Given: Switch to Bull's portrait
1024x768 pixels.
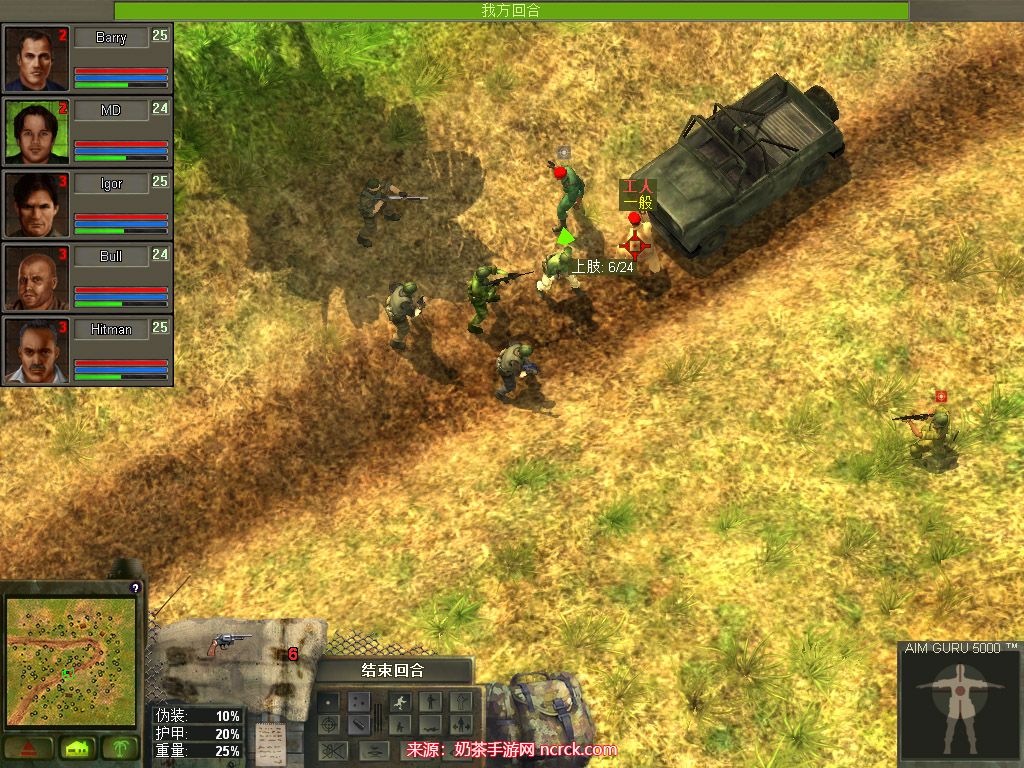Looking at the screenshot, I should coord(37,278).
